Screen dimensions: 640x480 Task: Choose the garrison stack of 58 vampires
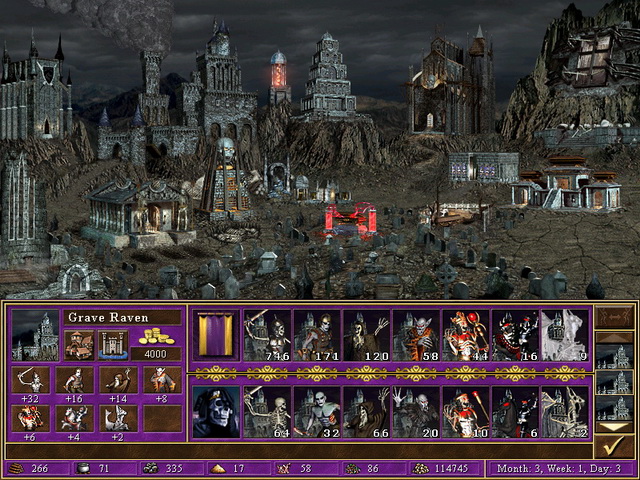[x=415, y=335]
